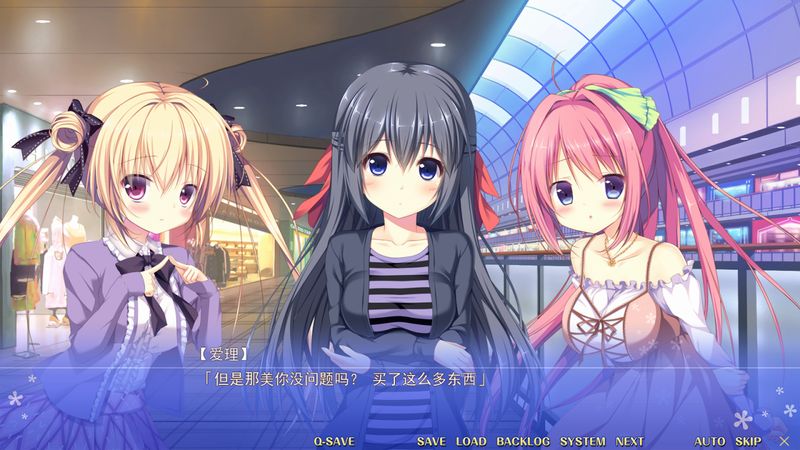Jump ahead with the NEXT button
This screenshot has height=450, width=800.
coord(630,441)
